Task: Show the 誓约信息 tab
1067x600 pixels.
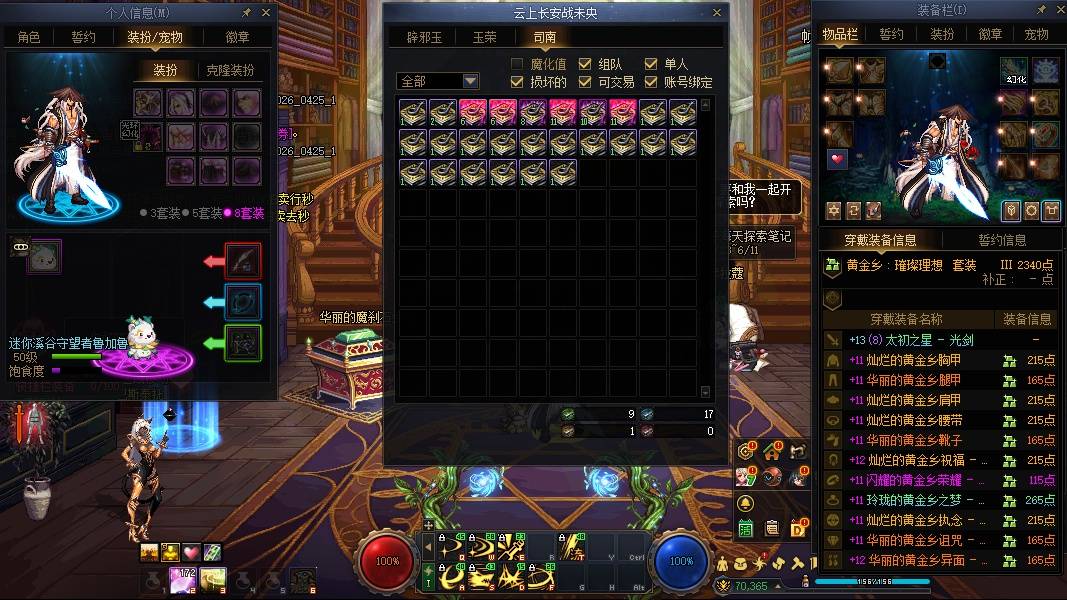Action: click(1001, 240)
